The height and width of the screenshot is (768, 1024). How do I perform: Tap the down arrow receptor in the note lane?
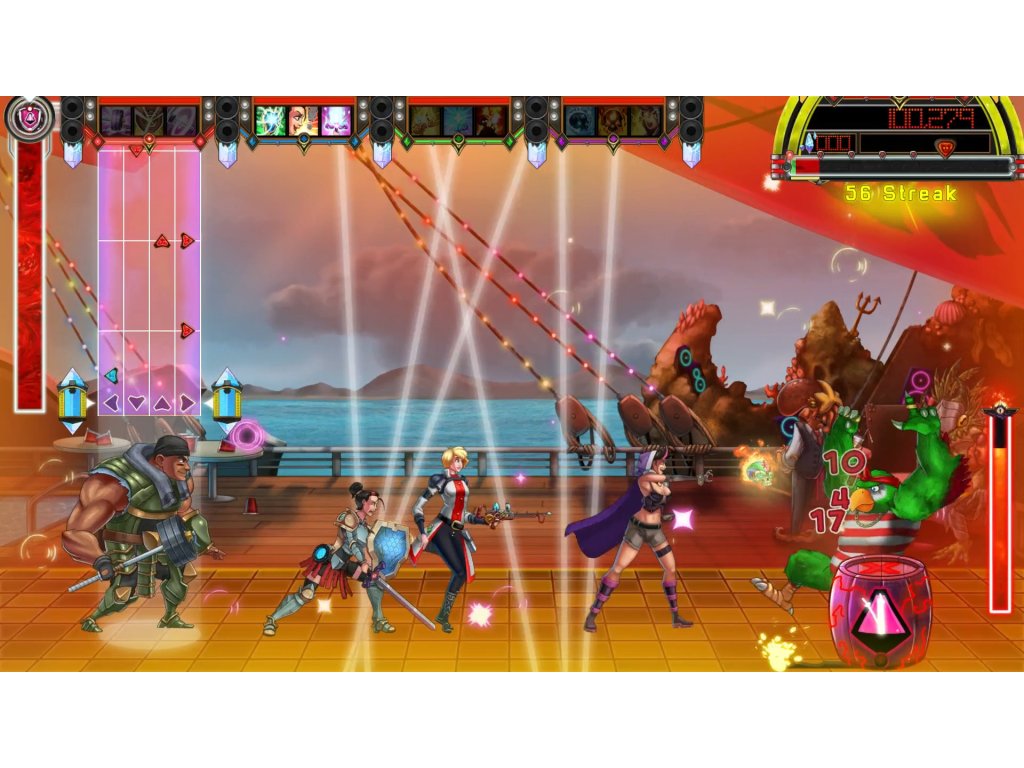coord(137,402)
